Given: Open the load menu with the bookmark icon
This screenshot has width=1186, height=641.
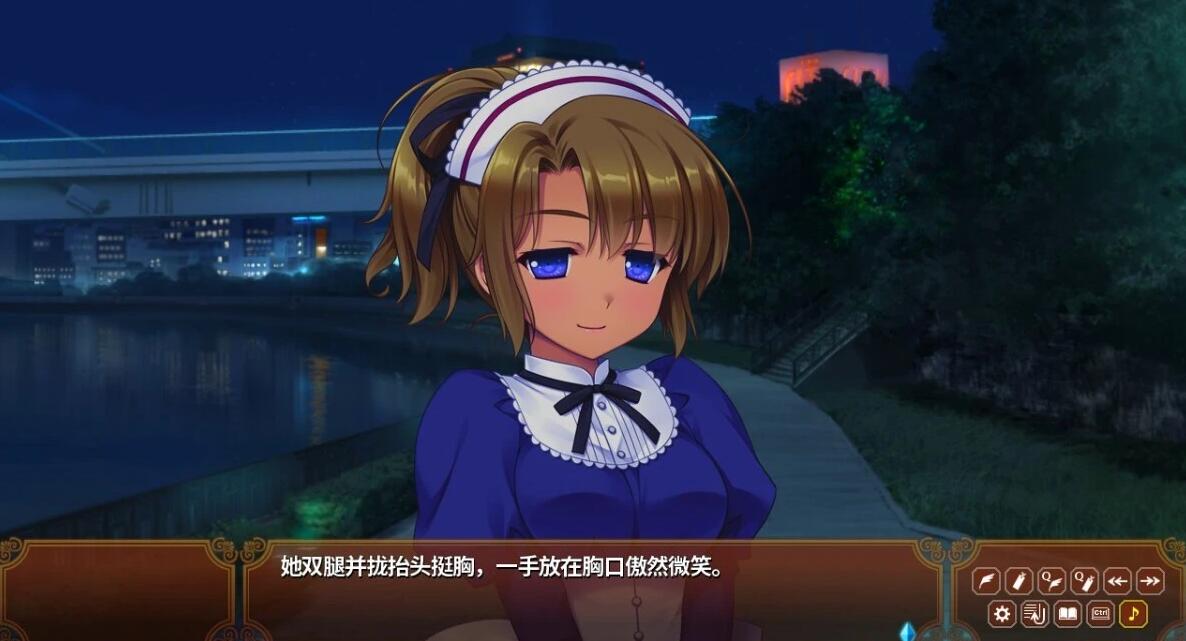Looking at the screenshot, I should tap(1019, 581).
